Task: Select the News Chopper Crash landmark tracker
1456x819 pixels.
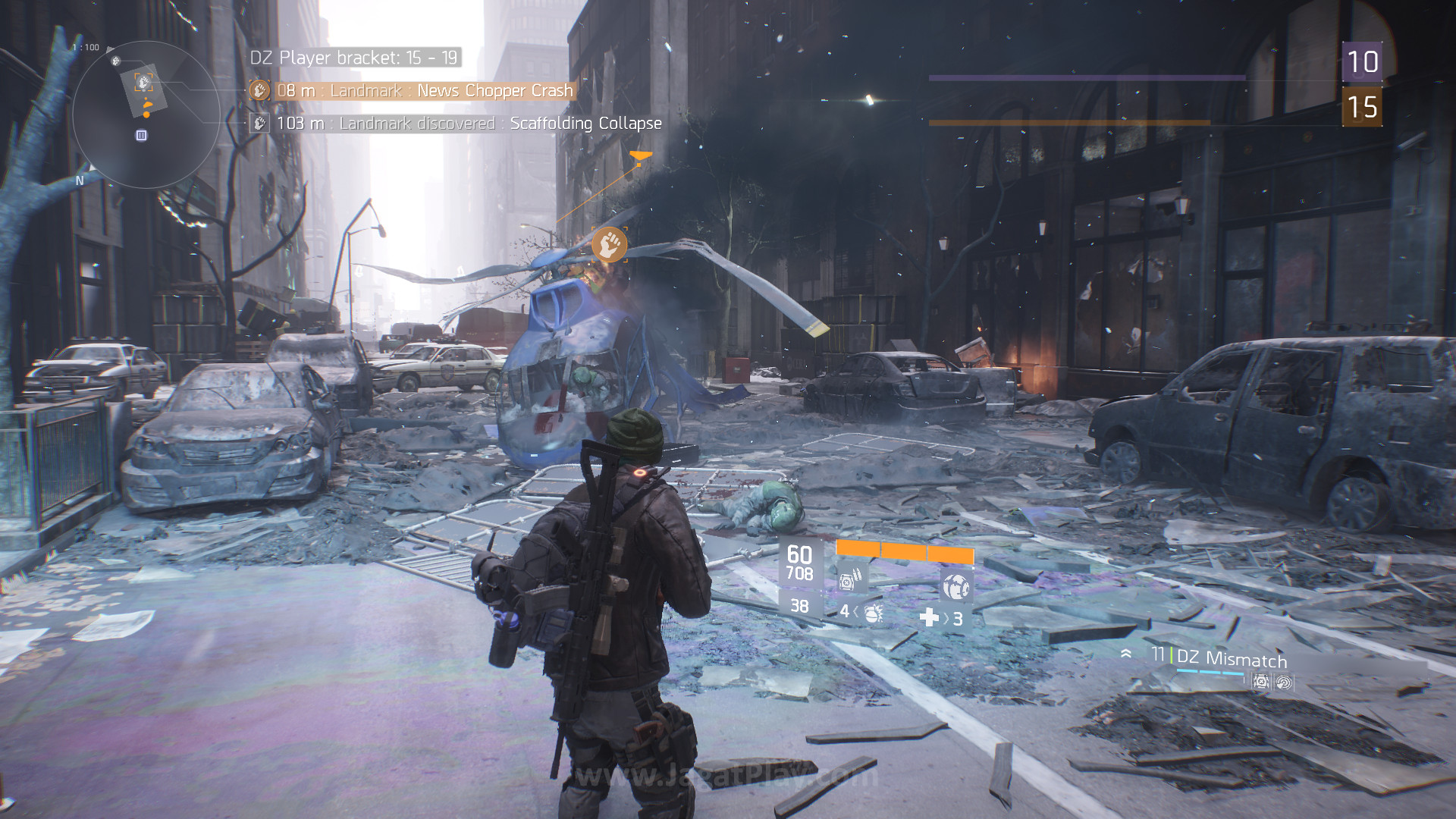Action: pyautogui.click(x=424, y=91)
